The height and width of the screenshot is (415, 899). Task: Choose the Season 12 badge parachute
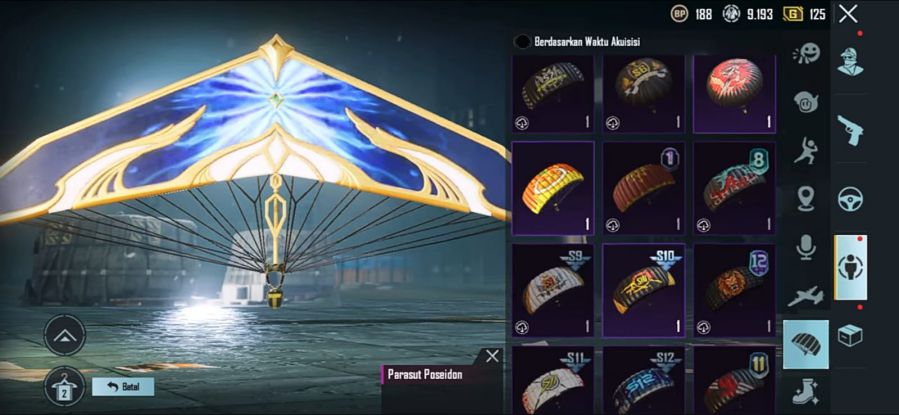coord(734,290)
